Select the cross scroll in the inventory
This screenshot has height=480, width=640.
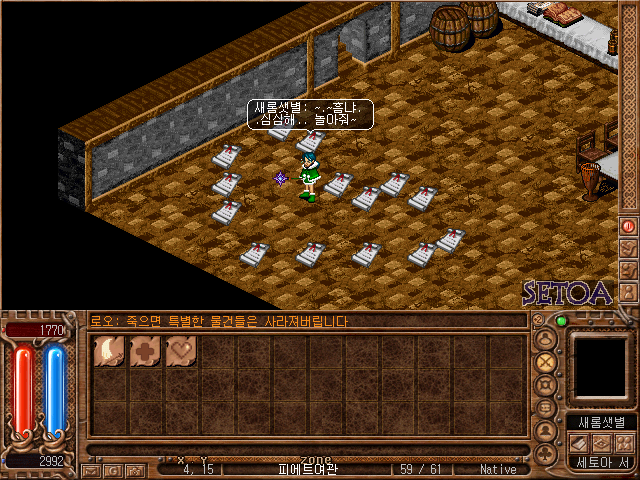click(x=144, y=352)
